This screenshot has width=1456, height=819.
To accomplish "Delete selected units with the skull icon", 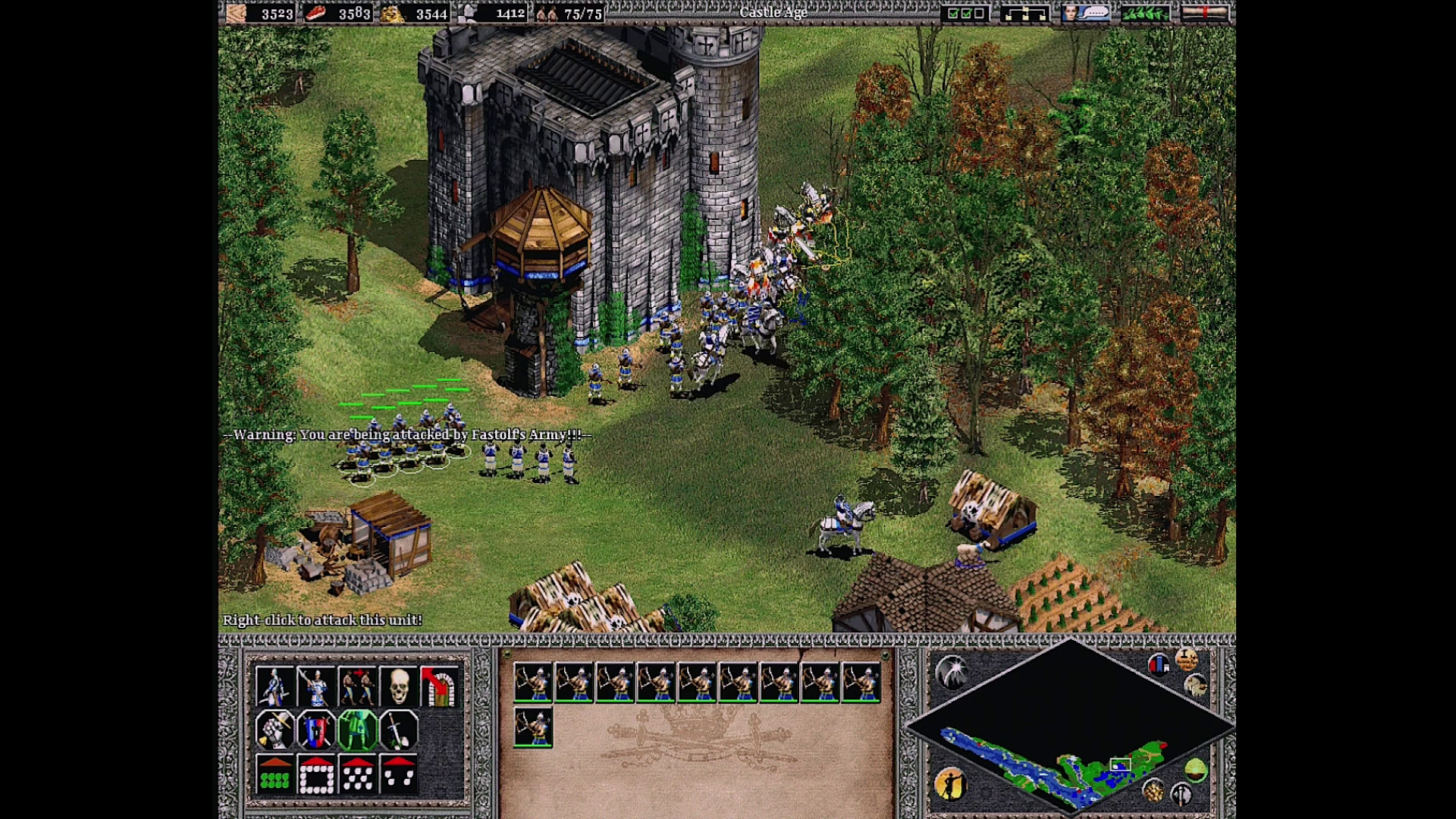I will 398,687.
